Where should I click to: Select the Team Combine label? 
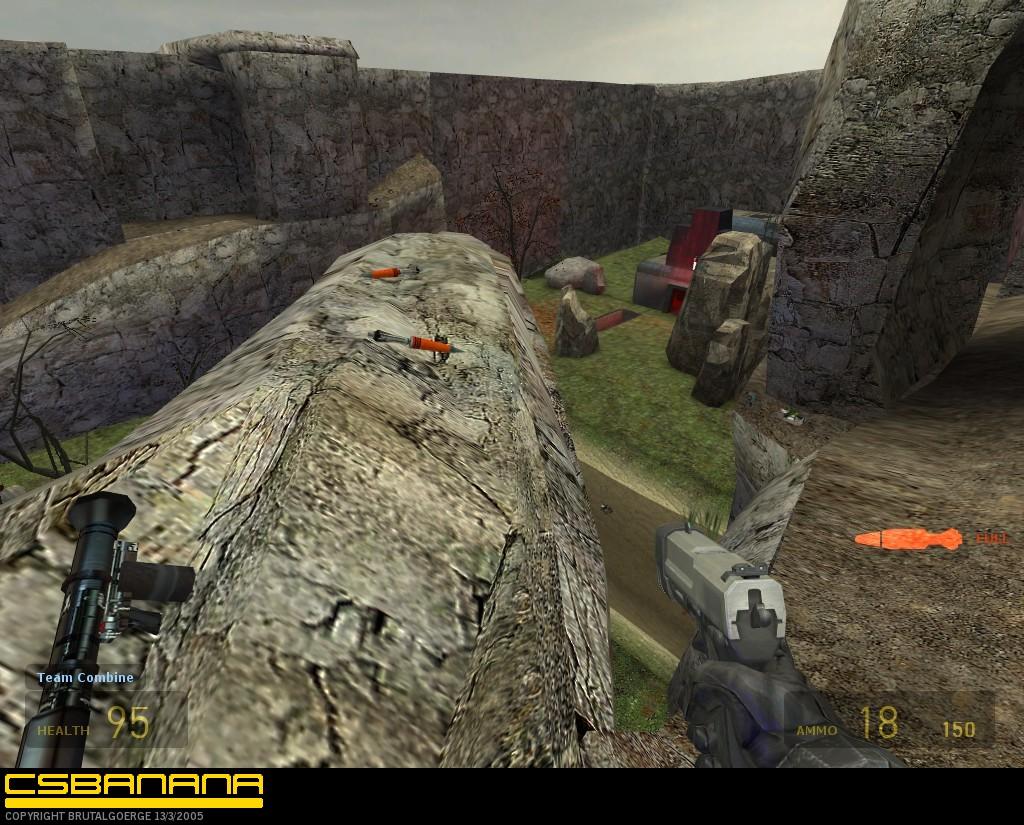pyautogui.click(x=85, y=677)
